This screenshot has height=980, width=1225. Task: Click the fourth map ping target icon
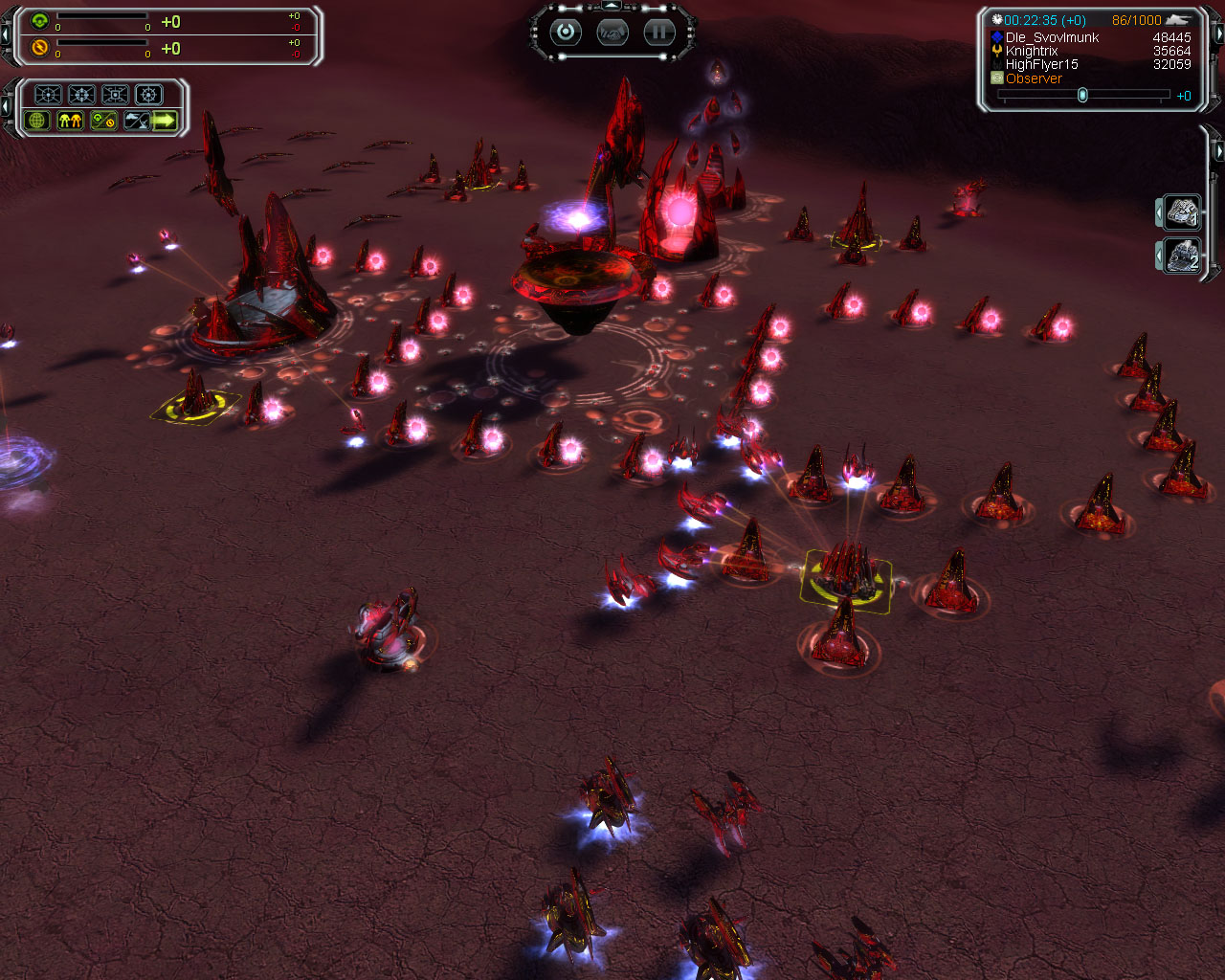click(148, 95)
